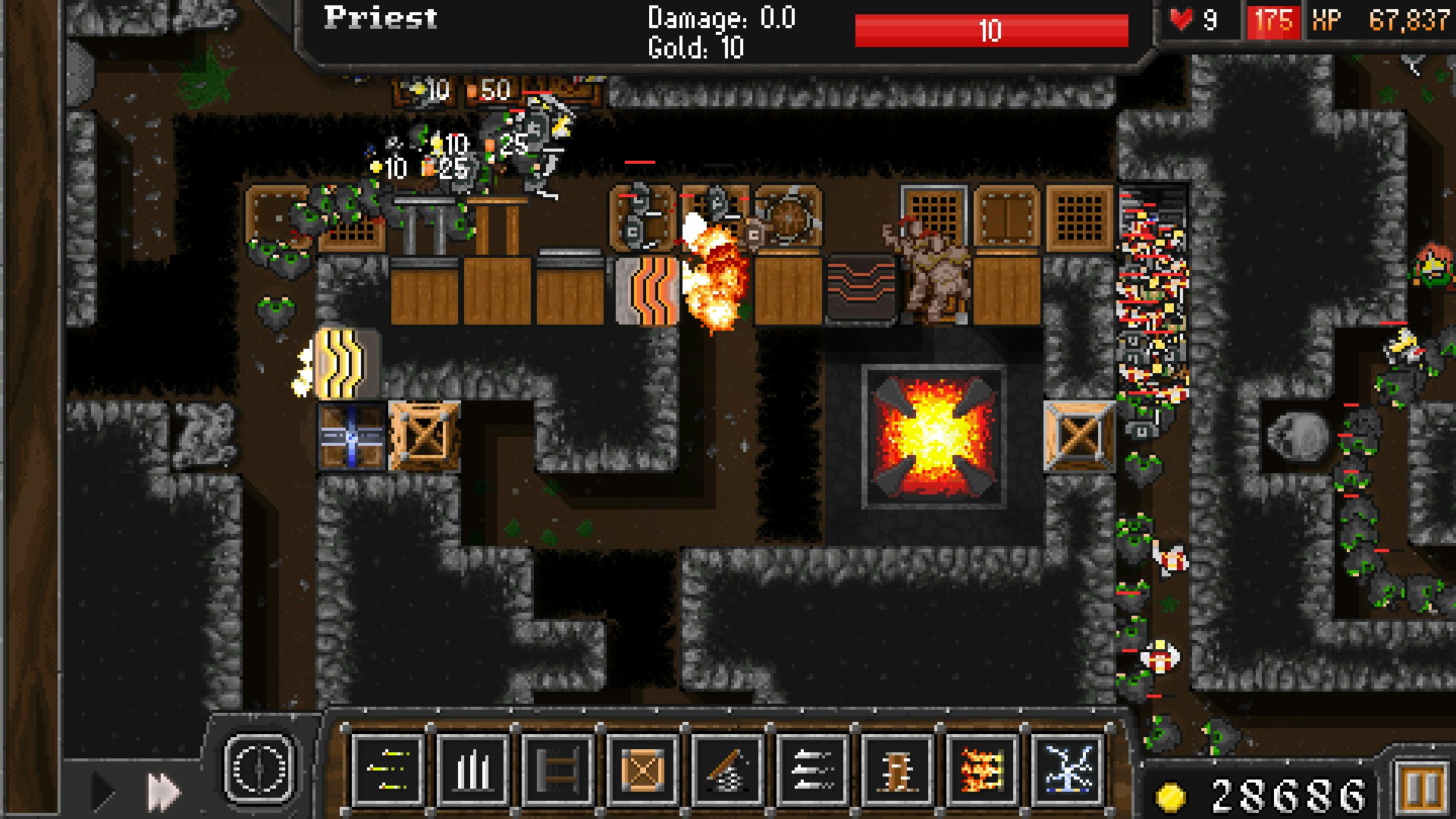Image resolution: width=1456 pixels, height=819 pixels.
Task: Select the wooden crate trap icon
Action: (x=643, y=768)
